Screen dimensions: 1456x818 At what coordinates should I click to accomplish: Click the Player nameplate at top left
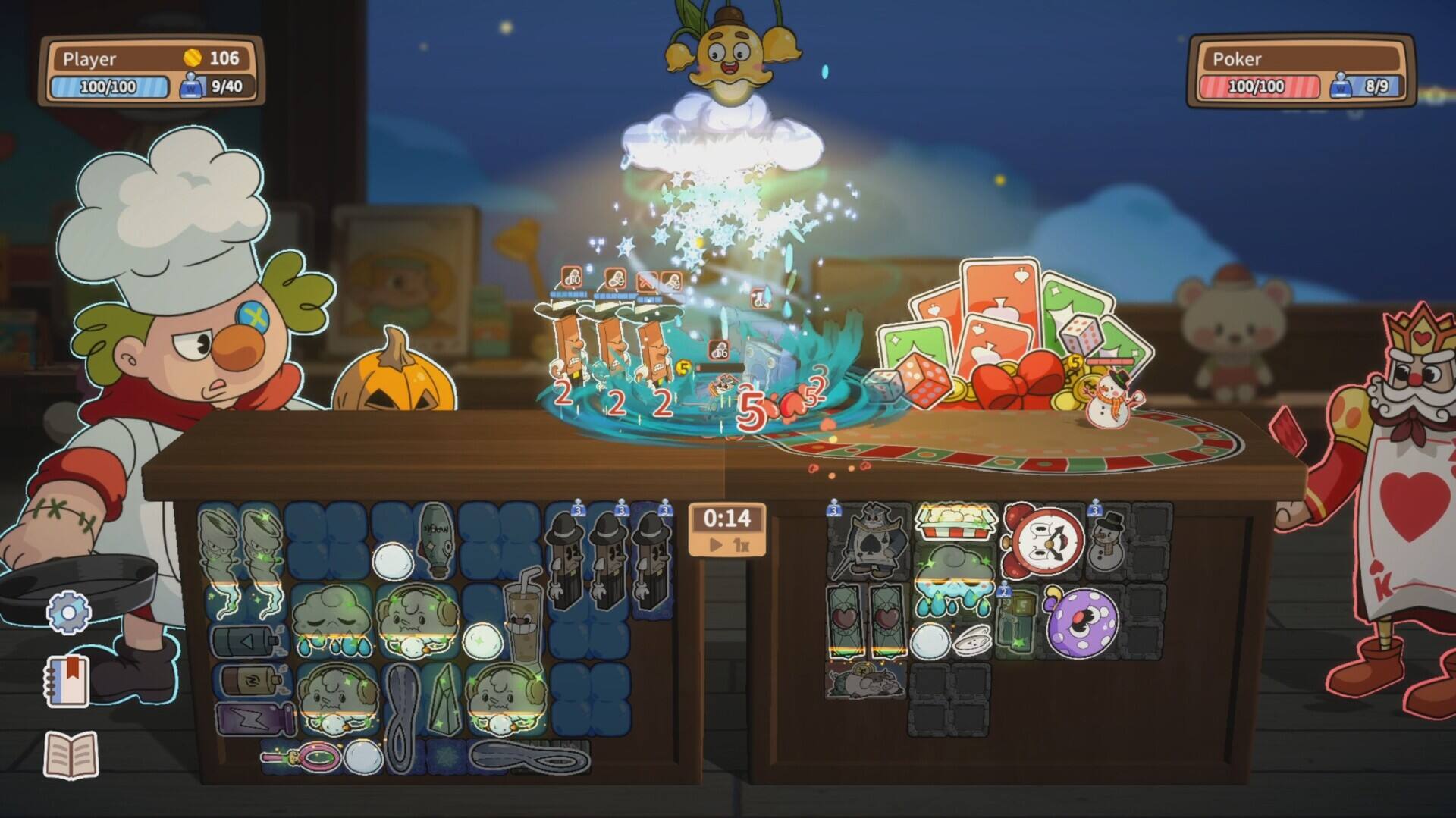pyautogui.click(x=91, y=57)
